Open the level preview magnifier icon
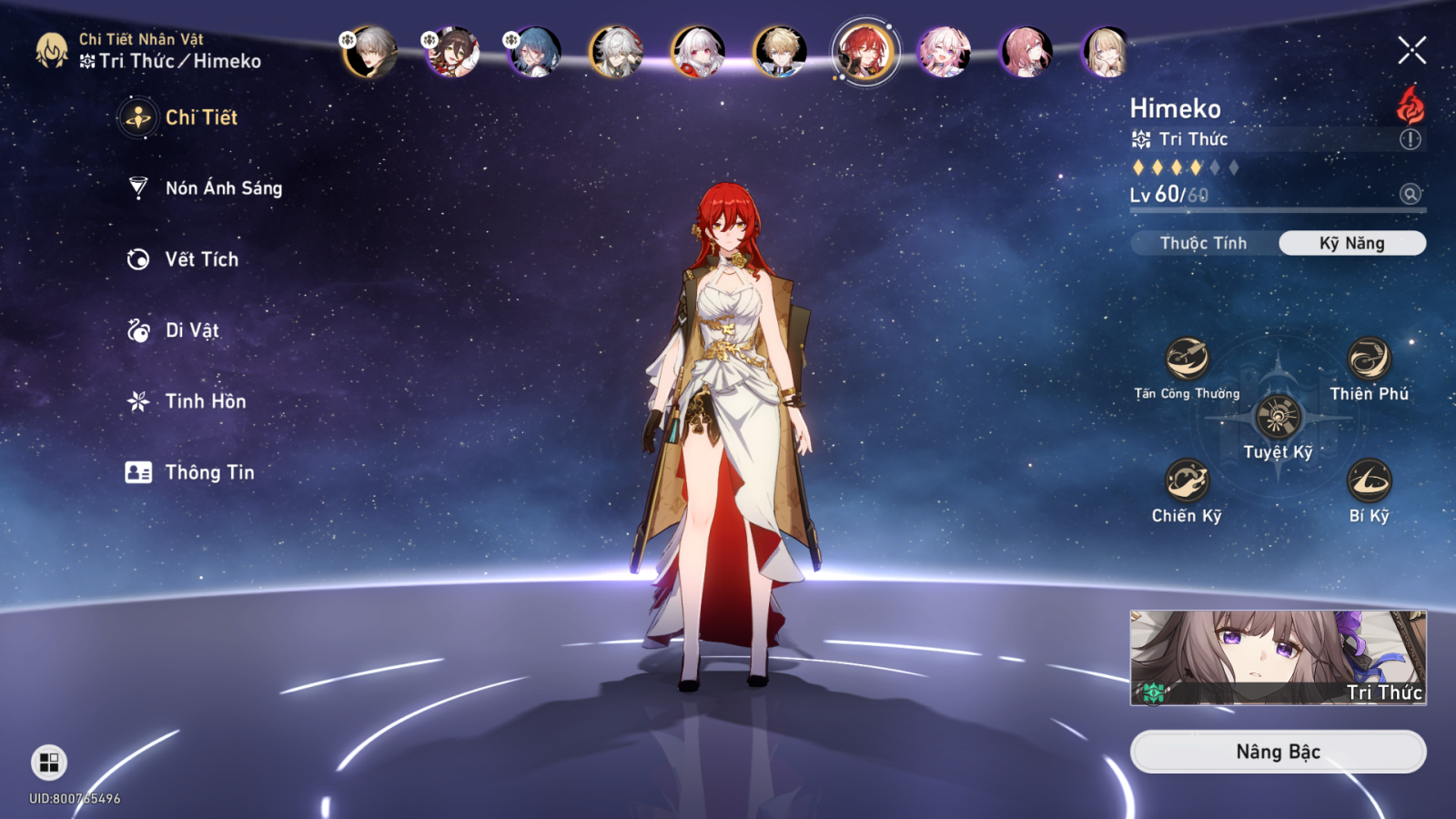The width and height of the screenshot is (1456, 819). pyautogui.click(x=1410, y=194)
